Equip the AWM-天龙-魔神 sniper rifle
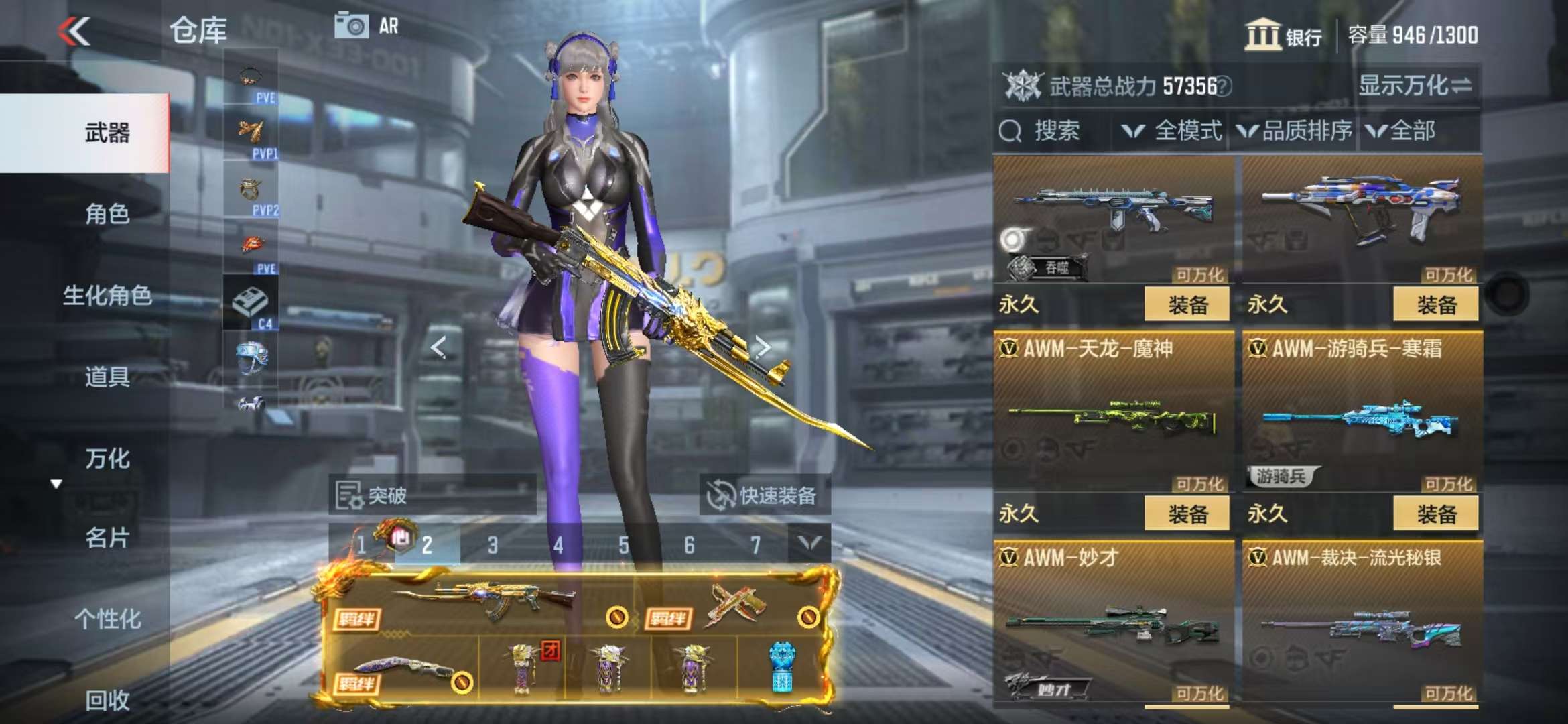 [x=1187, y=514]
